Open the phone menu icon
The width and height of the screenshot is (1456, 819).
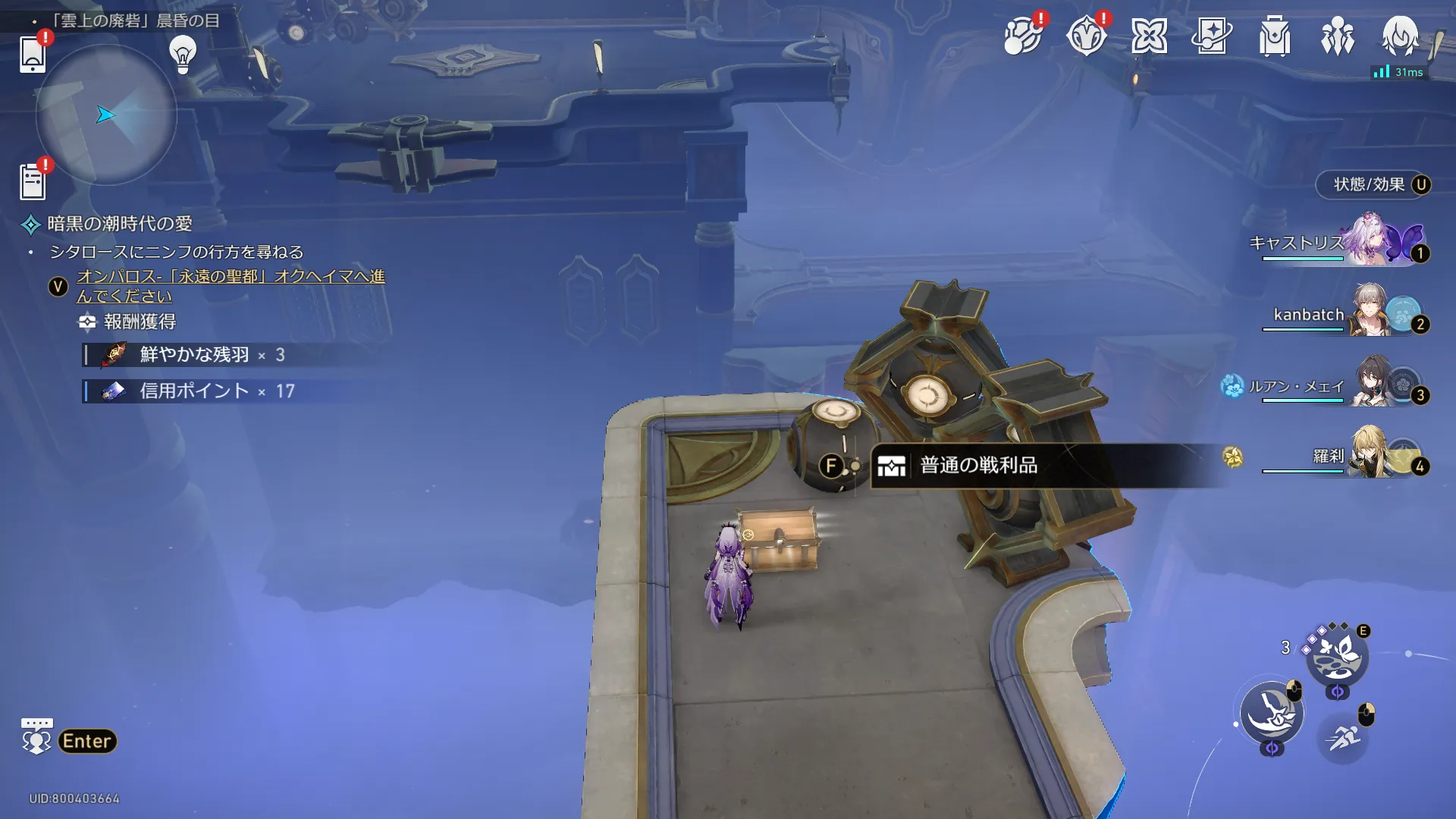[32, 53]
